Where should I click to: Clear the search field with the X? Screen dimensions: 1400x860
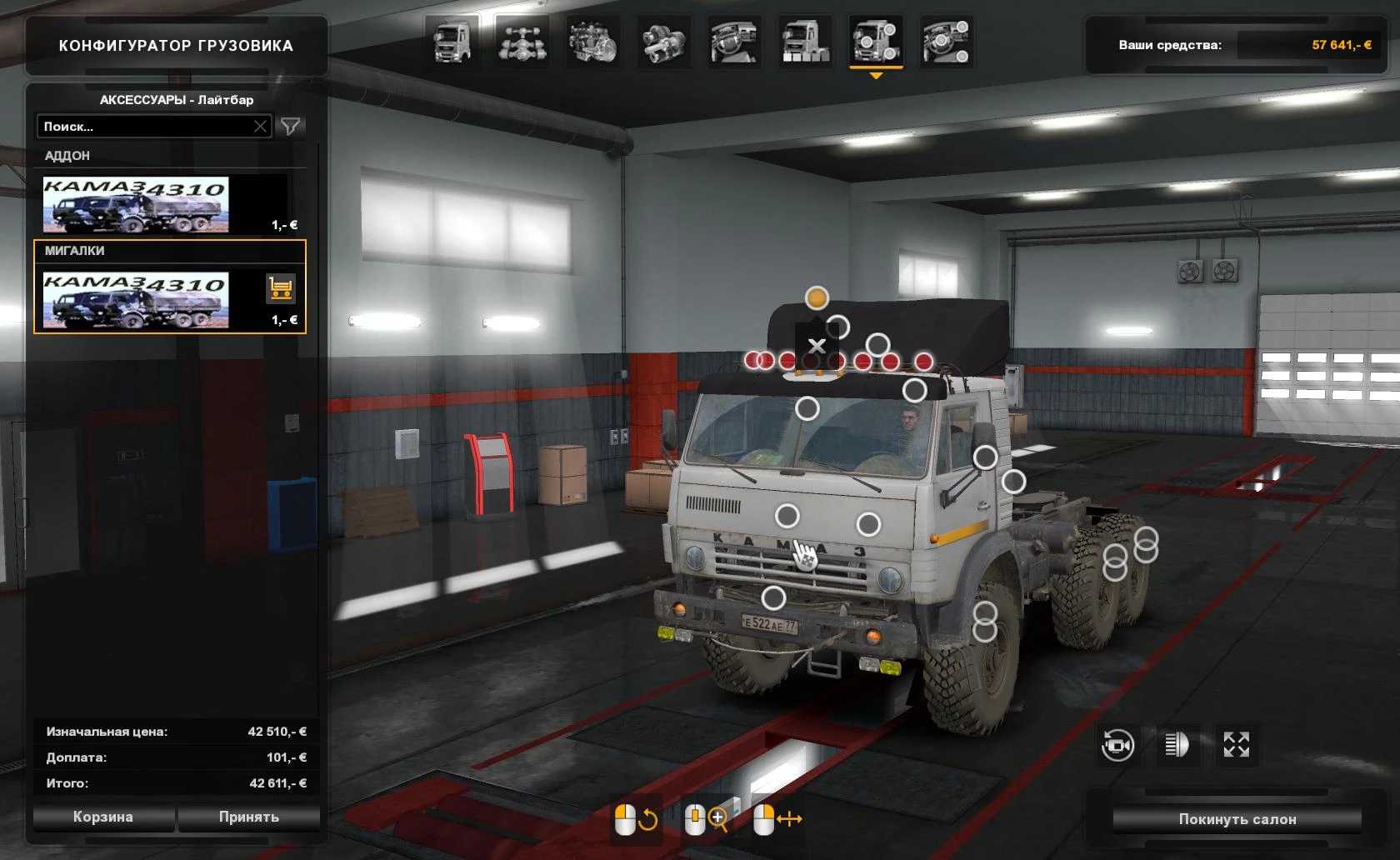point(260,127)
